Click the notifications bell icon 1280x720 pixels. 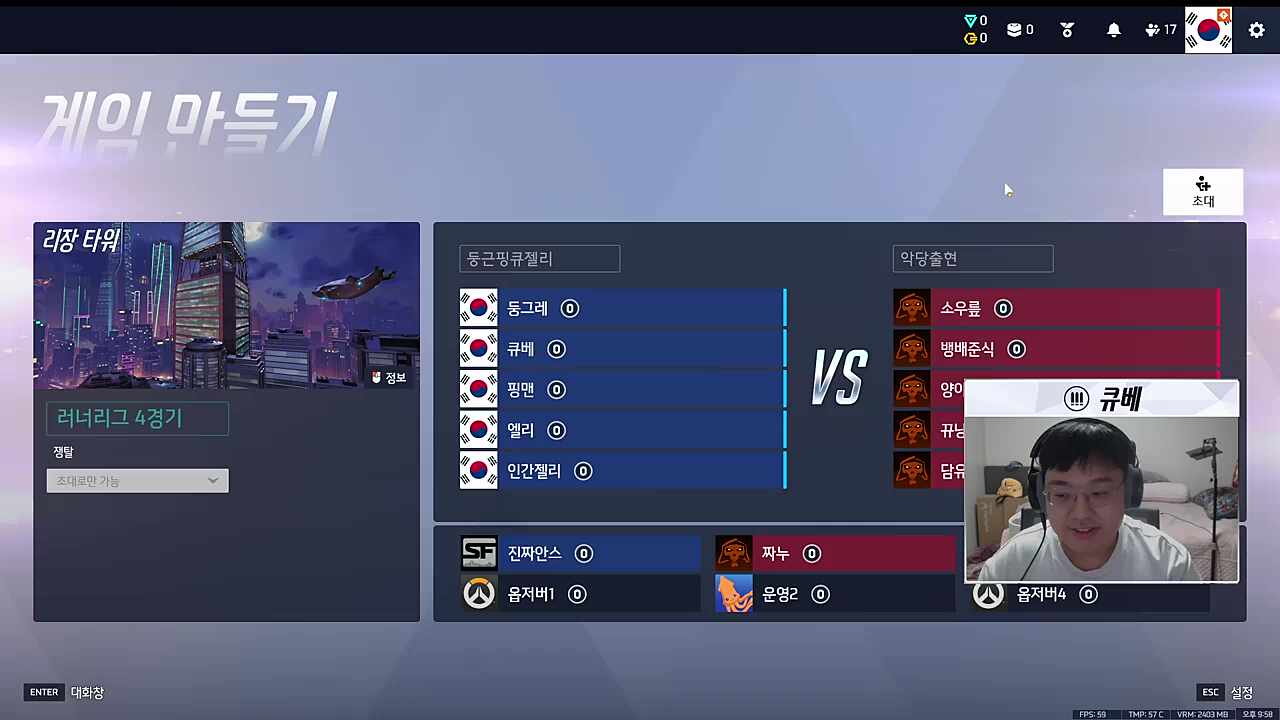1113,29
